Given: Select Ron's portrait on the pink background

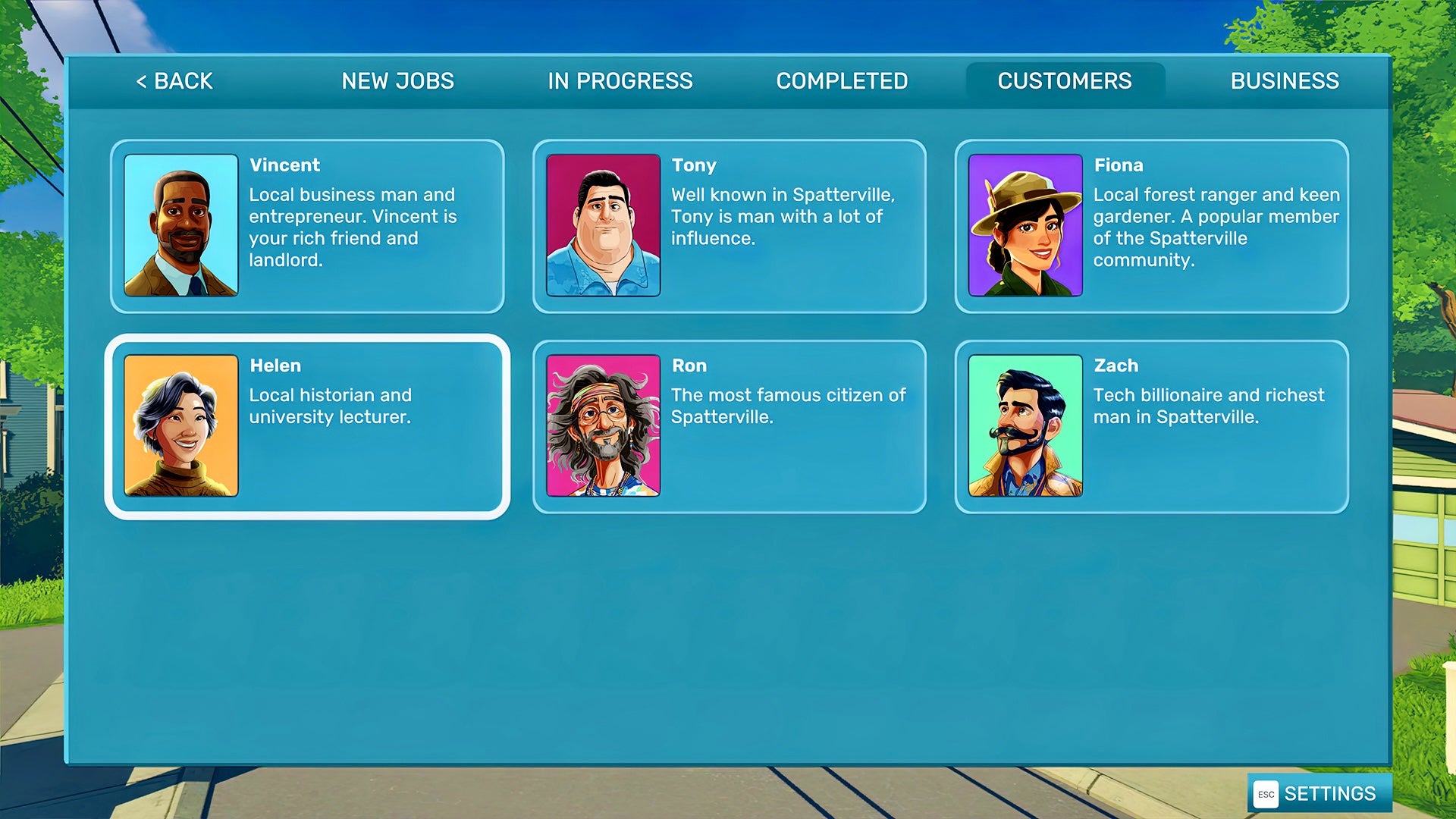Looking at the screenshot, I should pyautogui.click(x=603, y=423).
